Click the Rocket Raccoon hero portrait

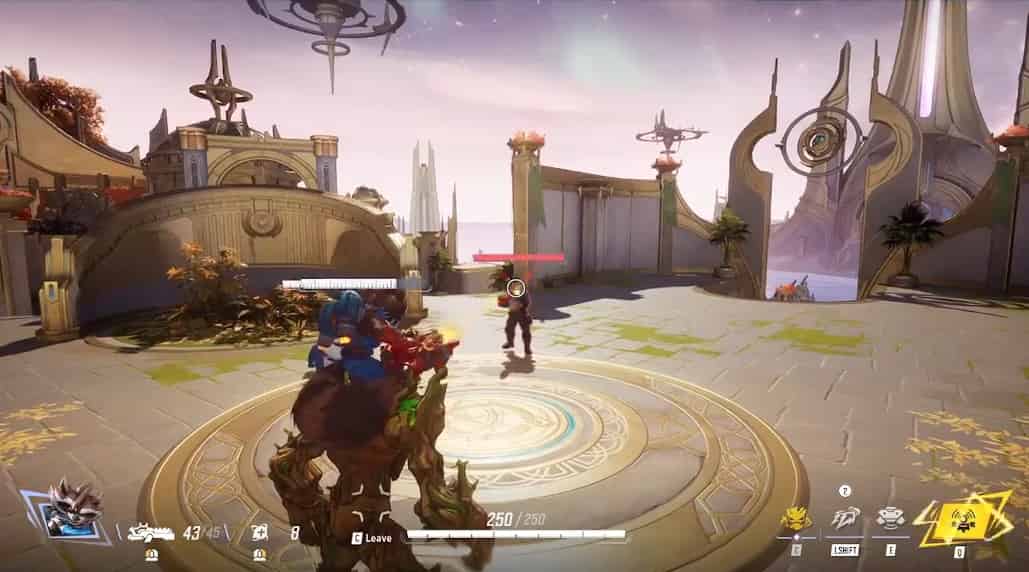coord(74,513)
